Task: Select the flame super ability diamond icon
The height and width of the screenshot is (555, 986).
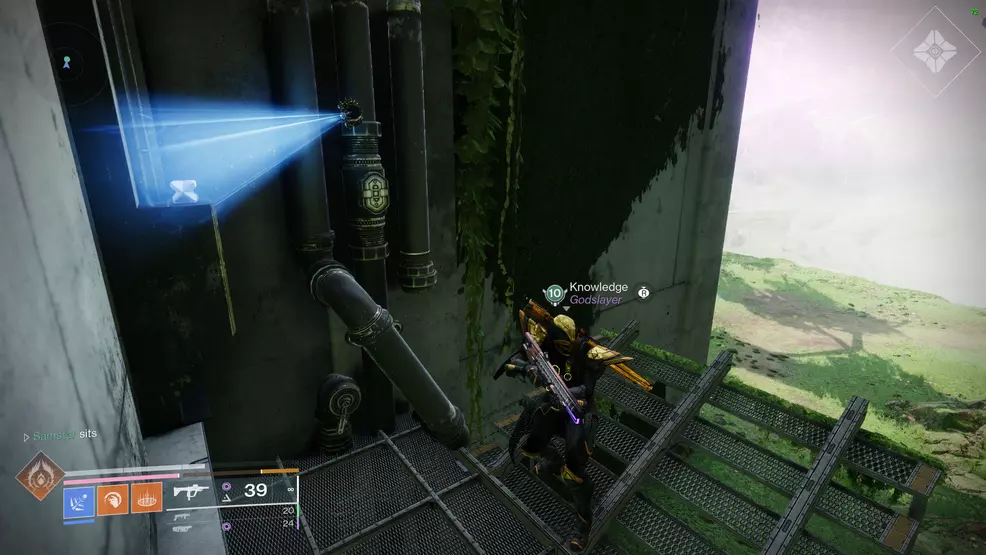Action: point(41,475)
